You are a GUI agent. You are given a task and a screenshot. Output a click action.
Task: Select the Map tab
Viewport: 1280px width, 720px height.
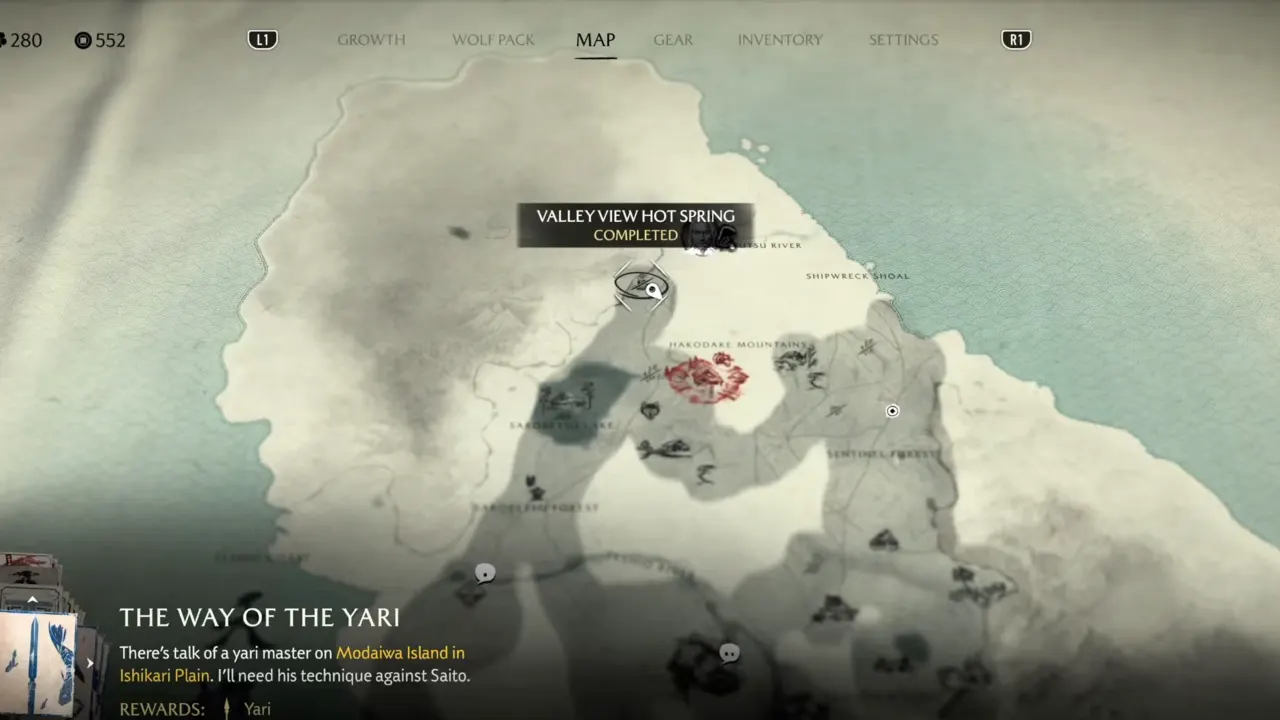tap(595, 40)
